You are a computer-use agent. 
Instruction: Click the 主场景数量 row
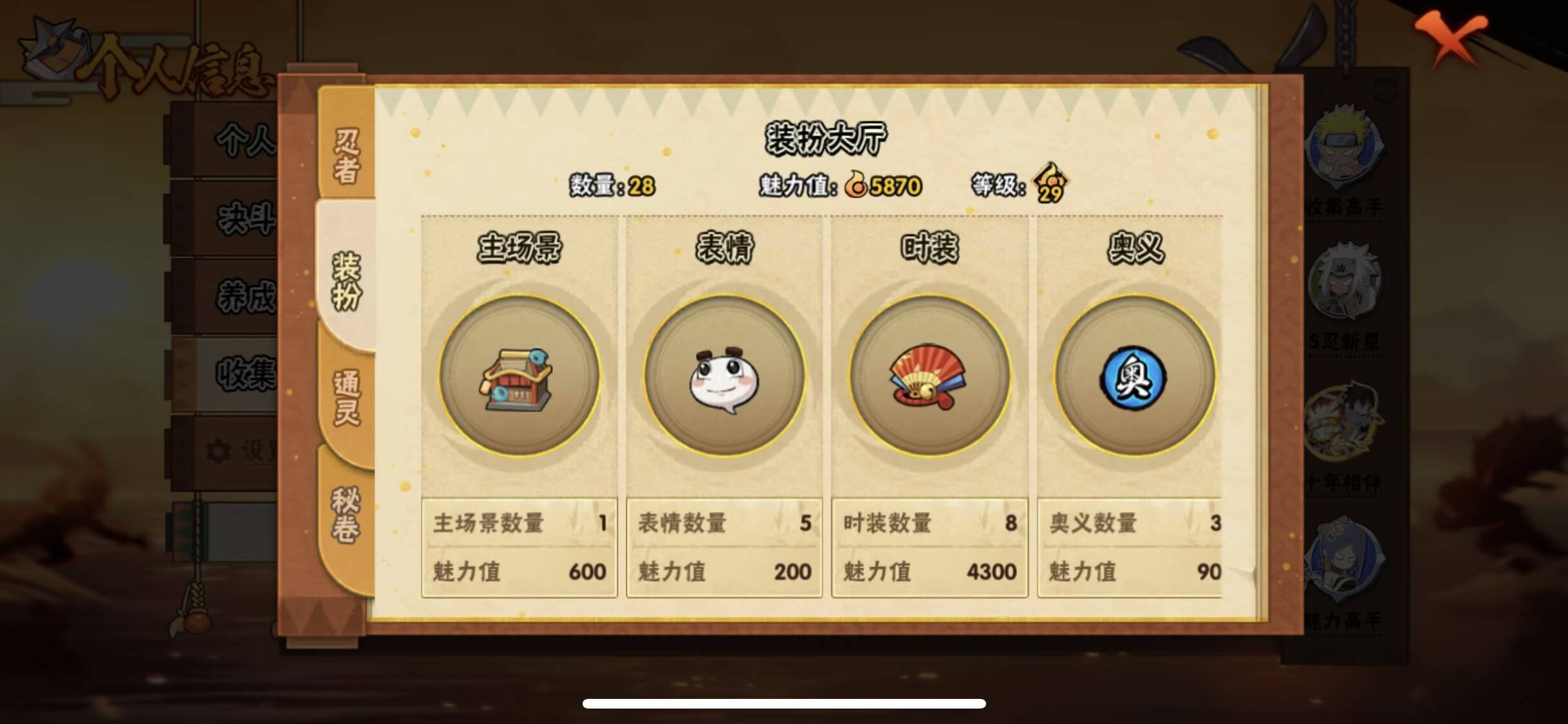click(x=518, y=524)
